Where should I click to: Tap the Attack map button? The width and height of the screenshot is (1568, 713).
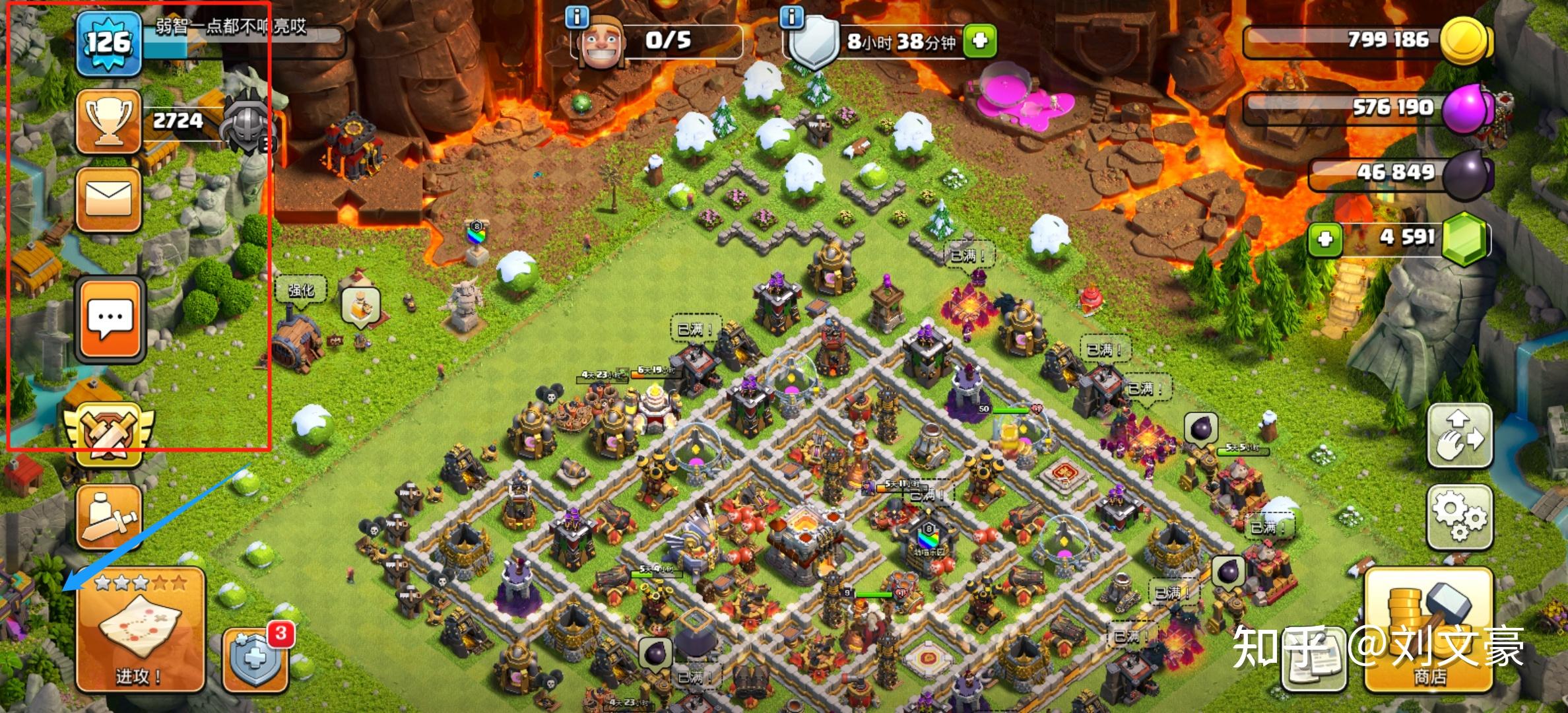tap(140, 629)
